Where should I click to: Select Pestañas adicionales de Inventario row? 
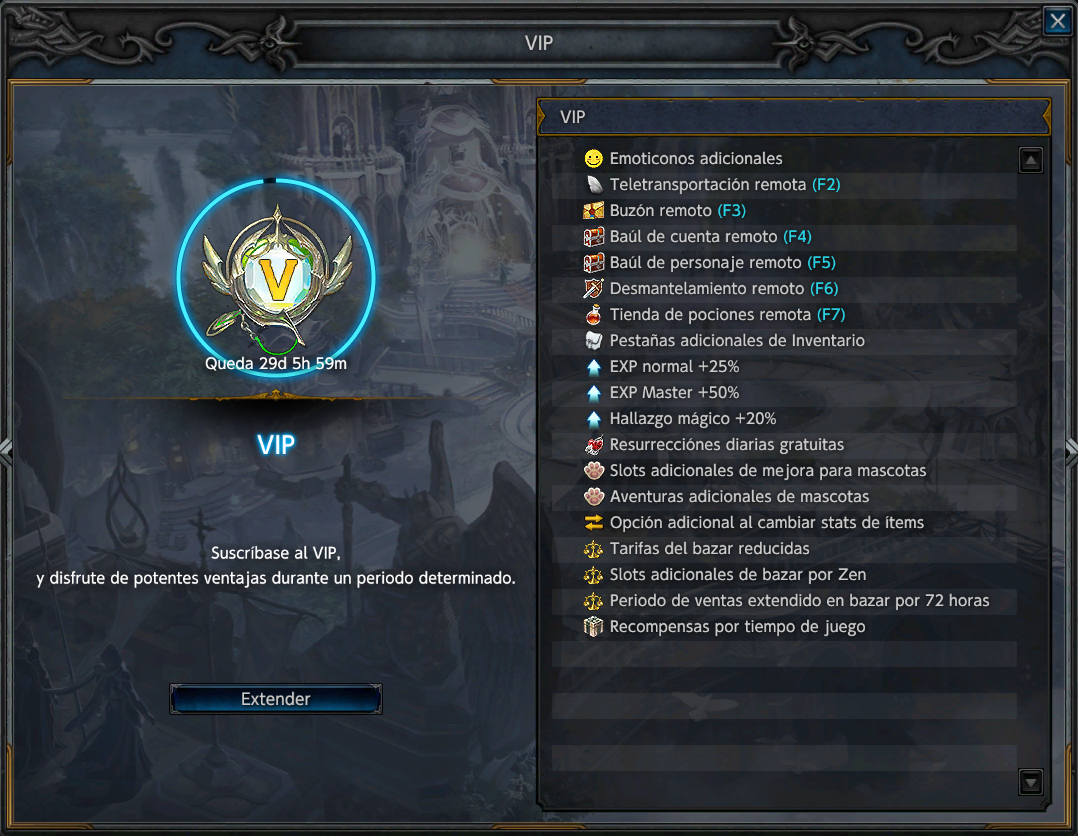pyautogui.click(x=737, y=340)
